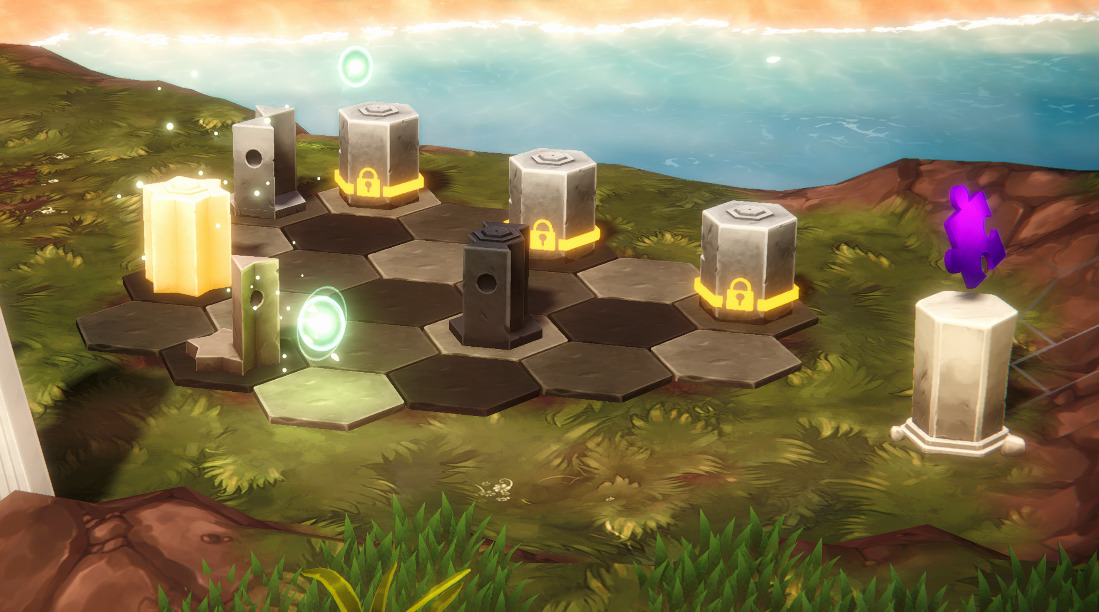Select the grey unlocked pillar with a hole
The image size is (1099, 612).
pos(263,160)
